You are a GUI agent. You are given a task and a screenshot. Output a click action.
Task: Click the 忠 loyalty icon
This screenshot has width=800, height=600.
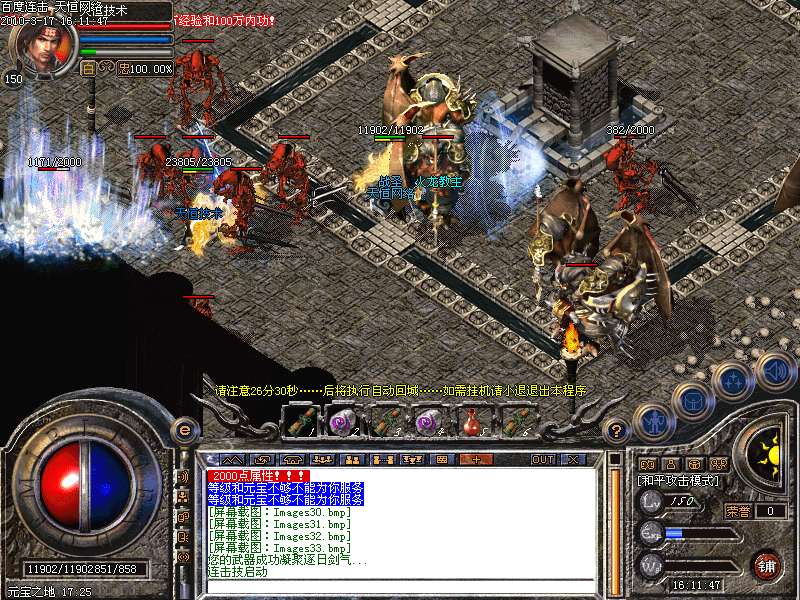pos(122,69)
